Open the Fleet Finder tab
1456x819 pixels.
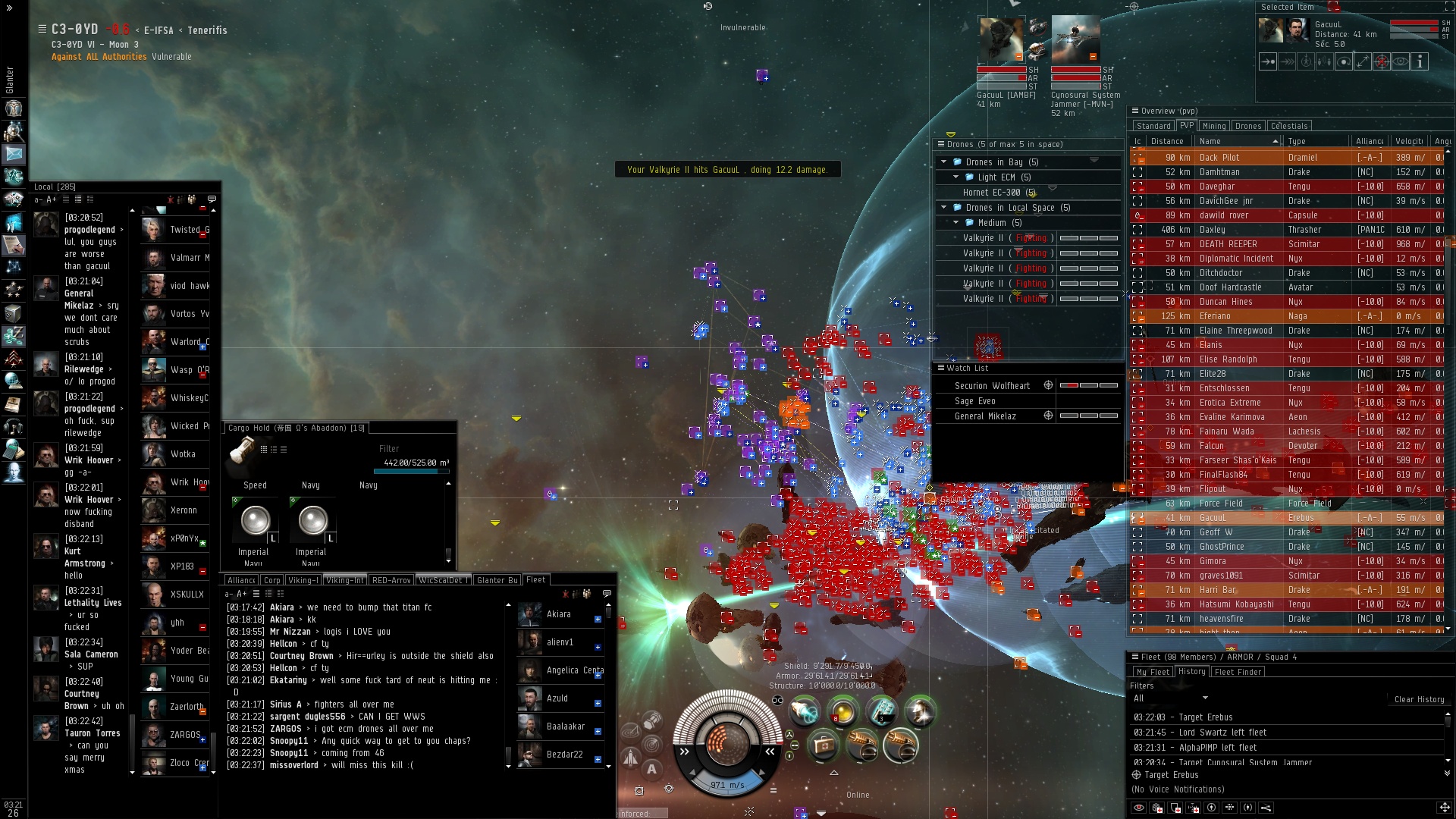tap(1238, 672)
